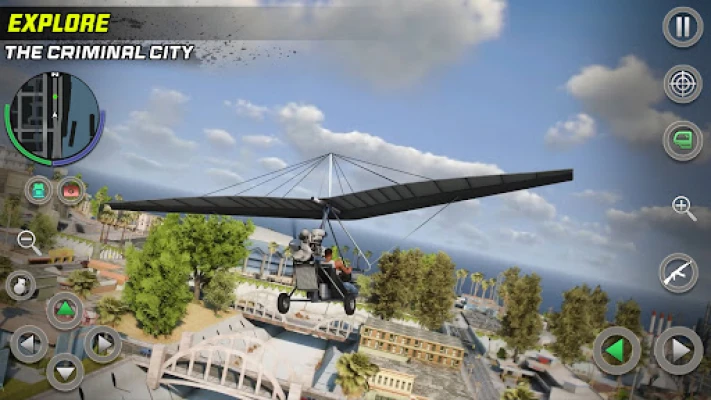Tap the gray right arrow button
The height and width of the screenshot is (400, 711).
pos(678,351)
